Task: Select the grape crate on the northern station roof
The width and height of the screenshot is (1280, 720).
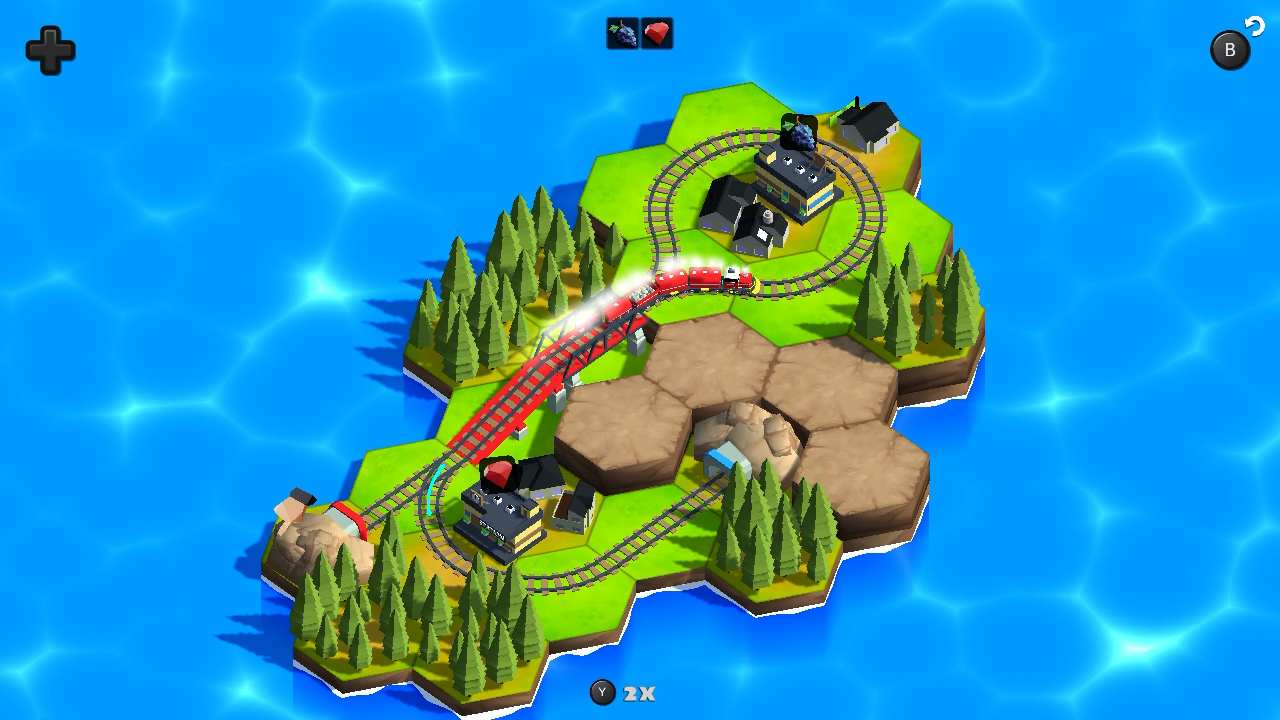Action: [798, 131]
